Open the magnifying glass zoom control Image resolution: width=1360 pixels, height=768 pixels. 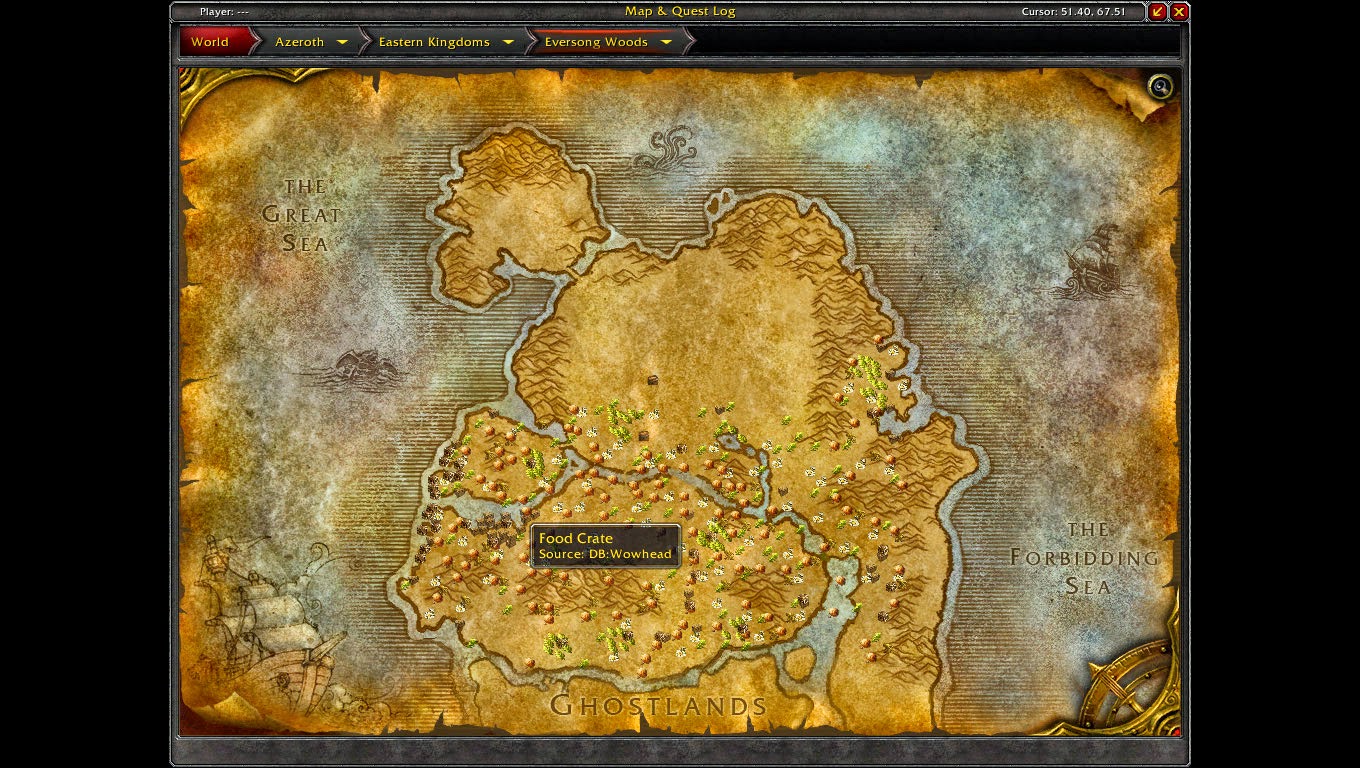(1160, 87)
